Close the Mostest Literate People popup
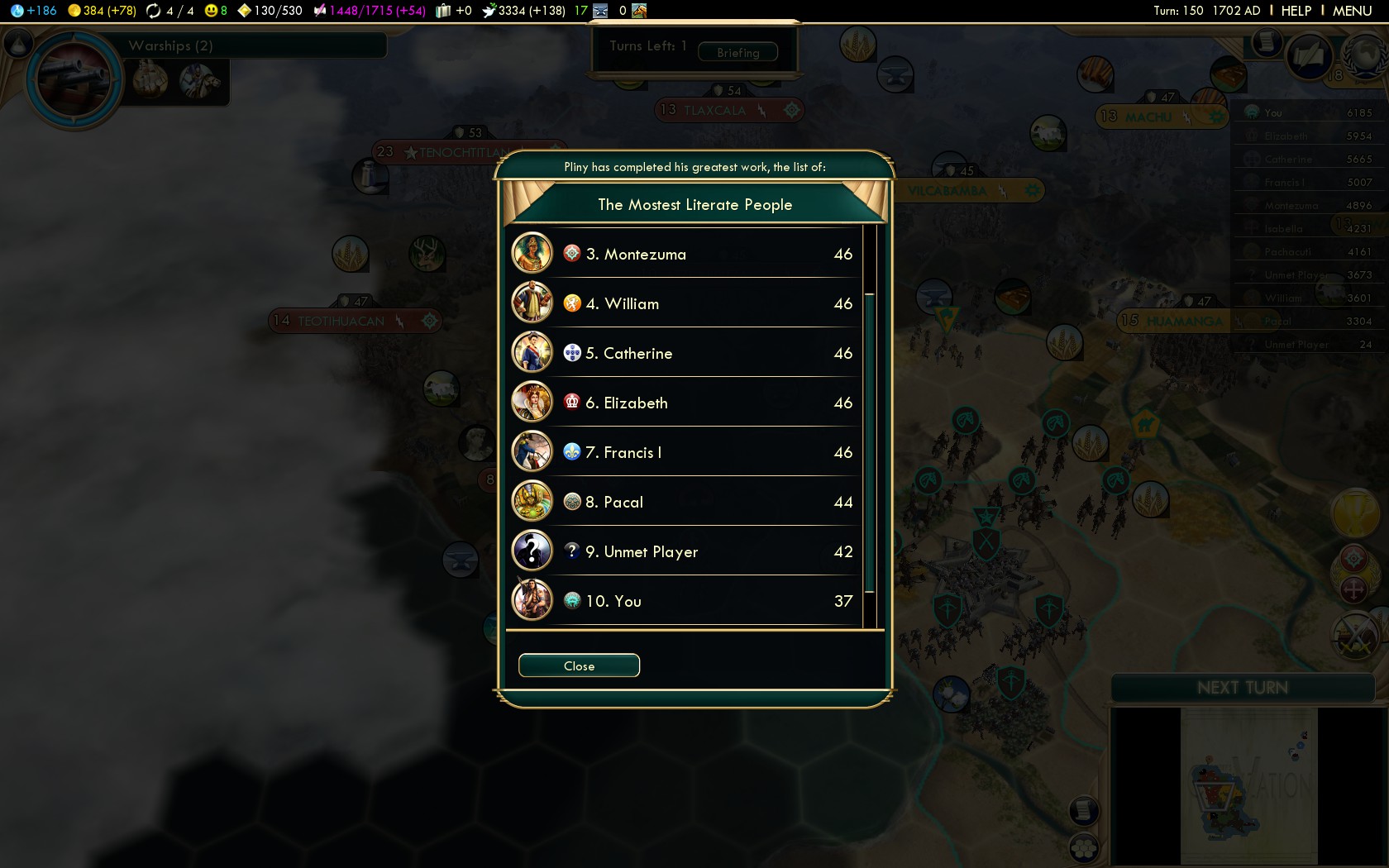The image size is (1389, 868). pos(579,665)
